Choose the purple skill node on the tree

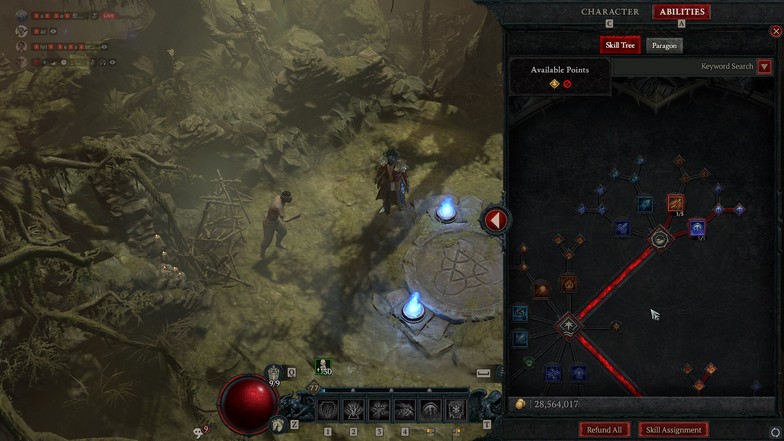tap(697, 228)
